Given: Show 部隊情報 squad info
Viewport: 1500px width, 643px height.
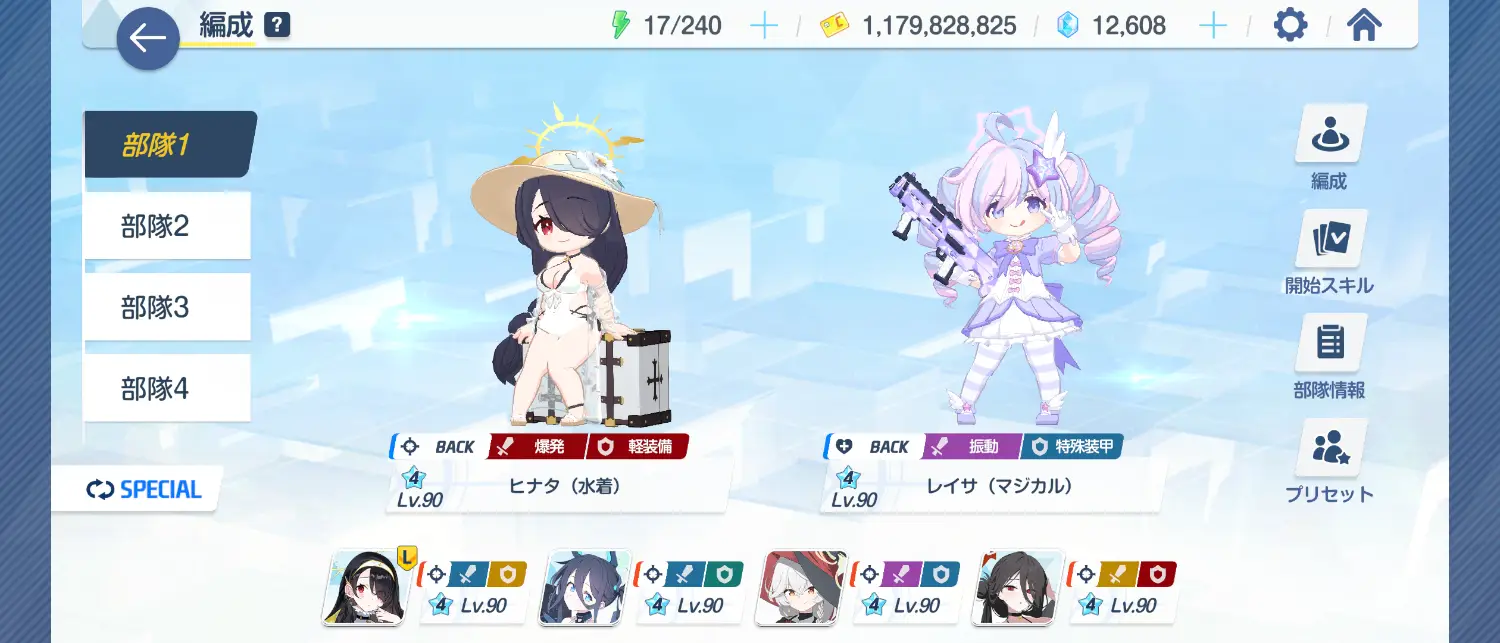Looking at the screenshot, I should tap(1329, 357).
